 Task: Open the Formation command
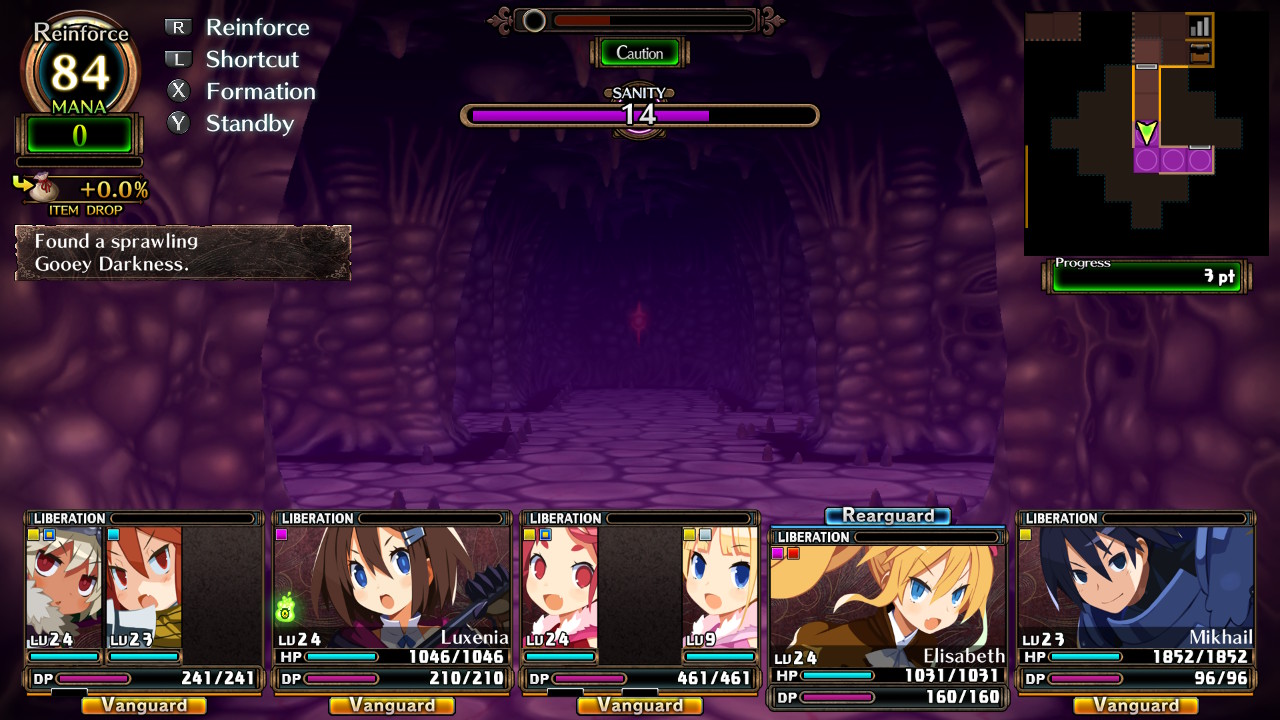[260, 92]
